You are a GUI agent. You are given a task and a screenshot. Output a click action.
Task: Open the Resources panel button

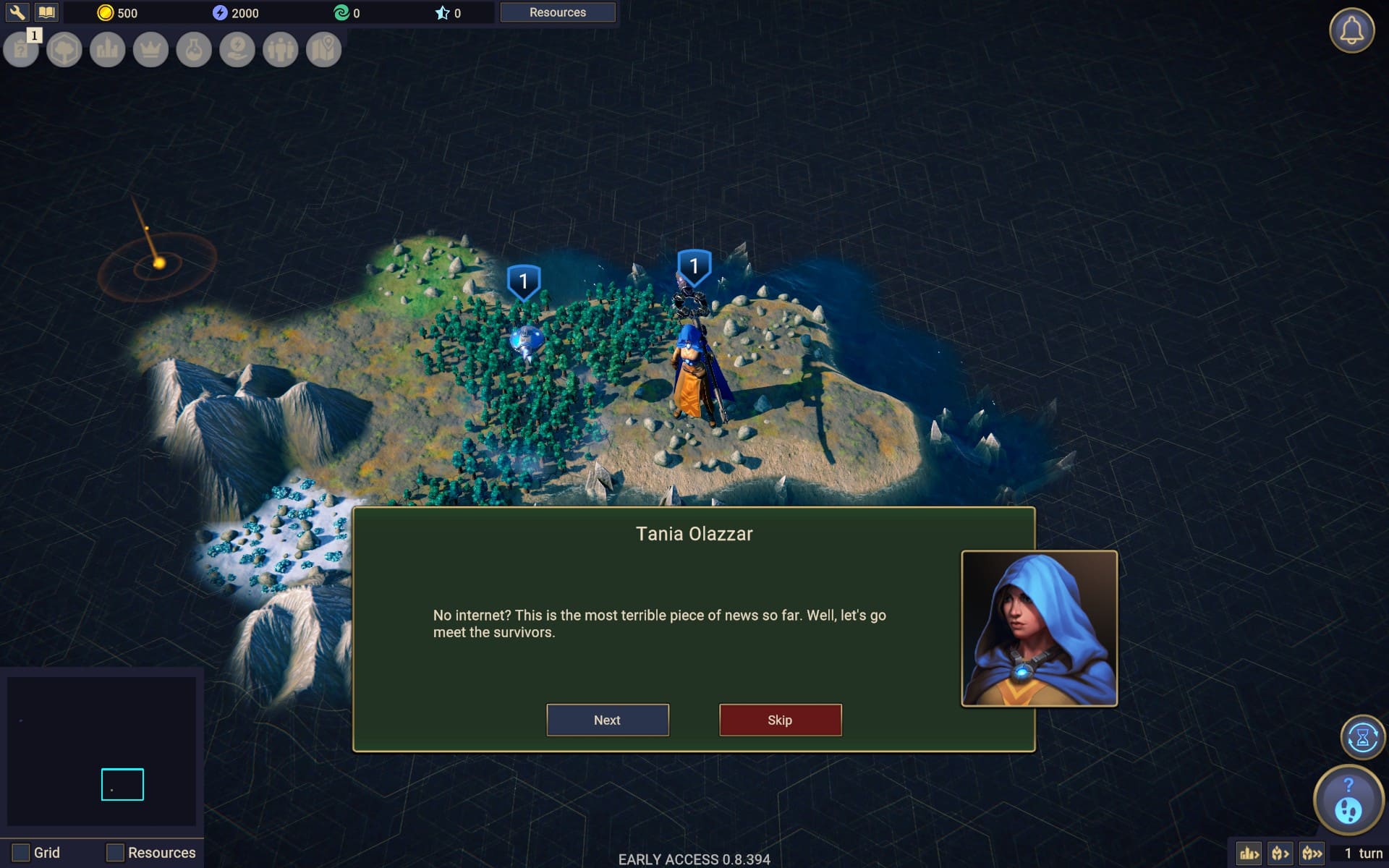[557, 12]
